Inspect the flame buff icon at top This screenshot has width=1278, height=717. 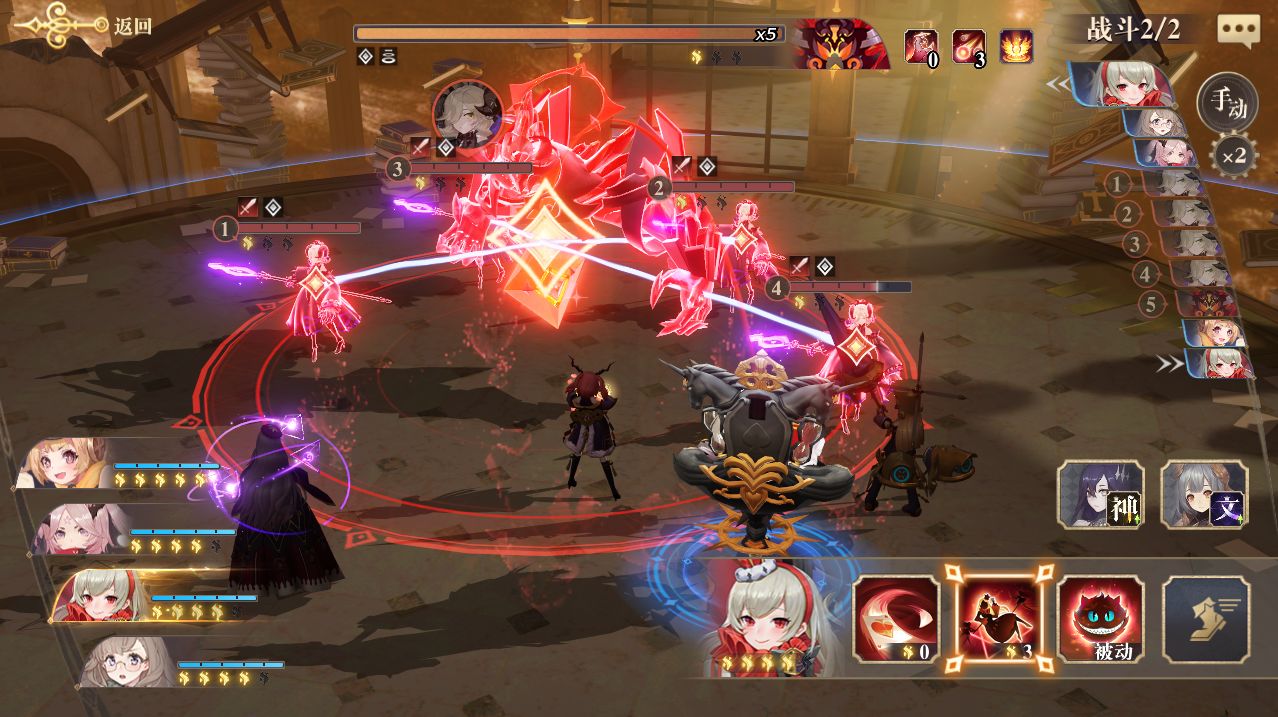pyautogui.click(x=1017, y=46)
